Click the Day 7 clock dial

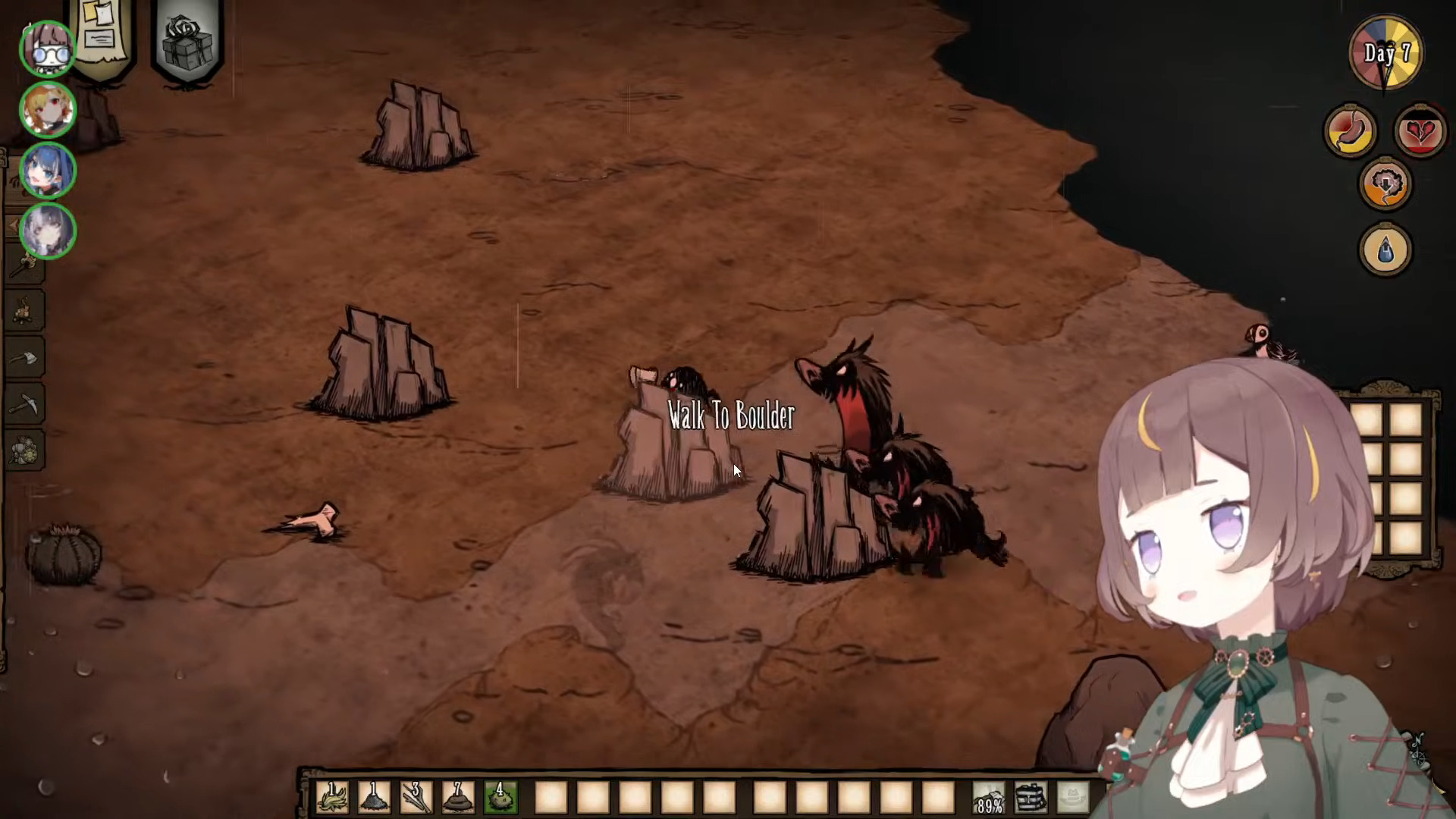point(1386,53)
